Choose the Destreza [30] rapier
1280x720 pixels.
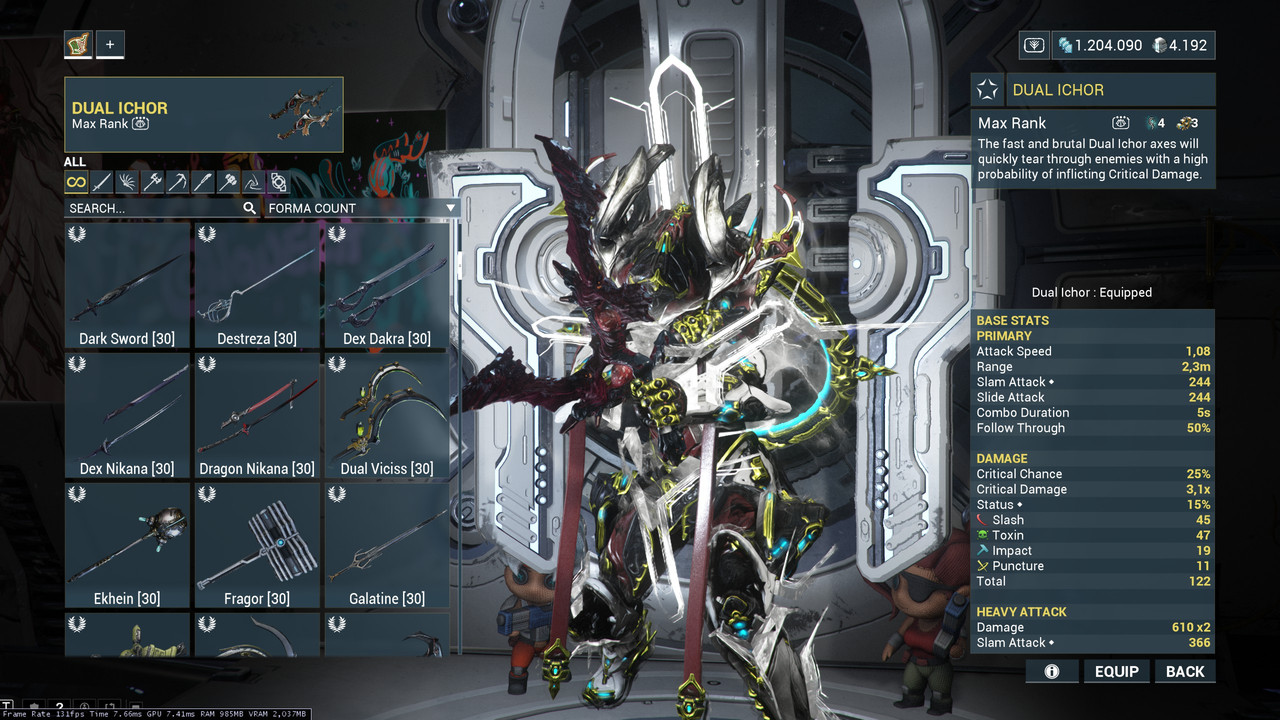[257, 286]
